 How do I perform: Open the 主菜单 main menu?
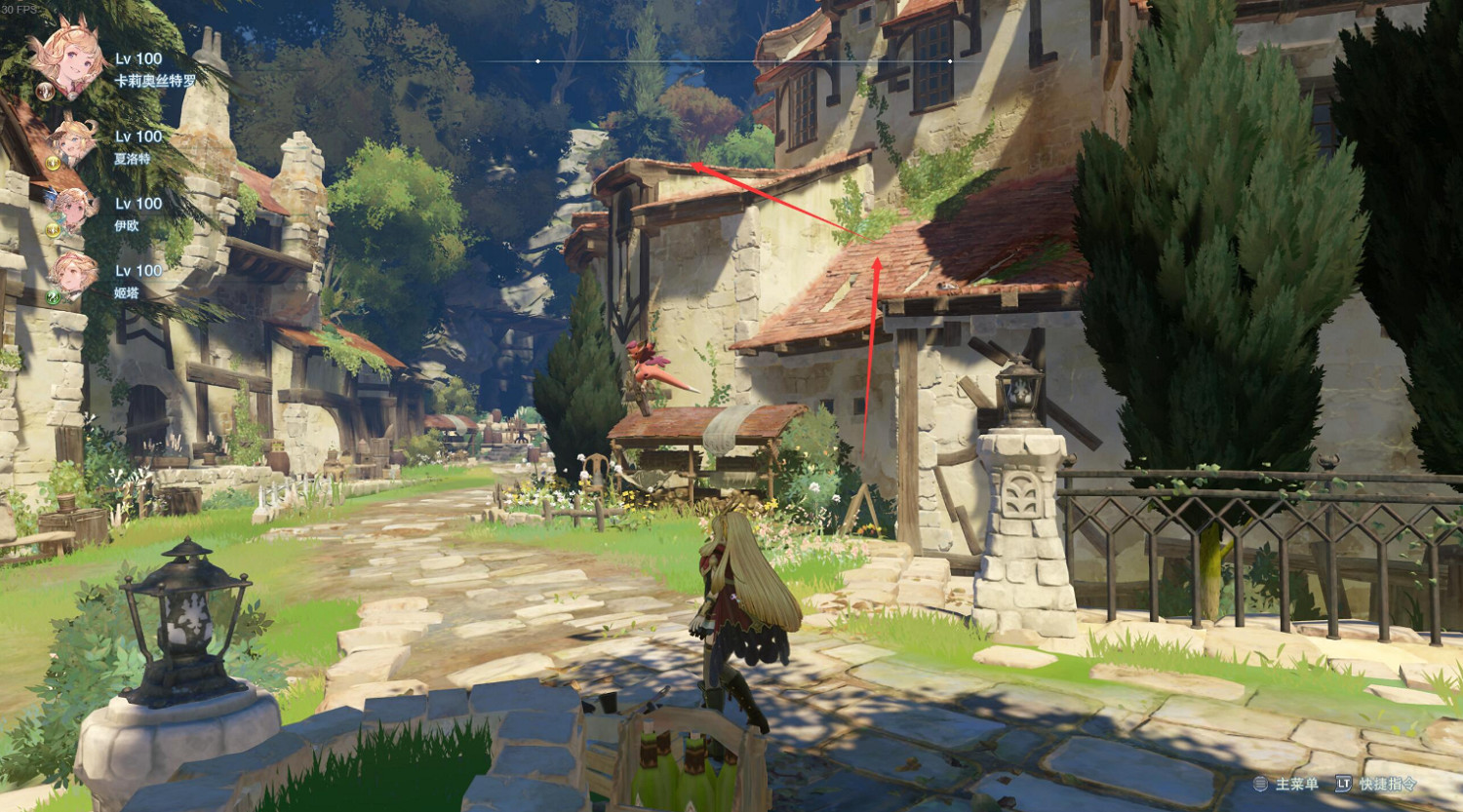(1297, 784)
